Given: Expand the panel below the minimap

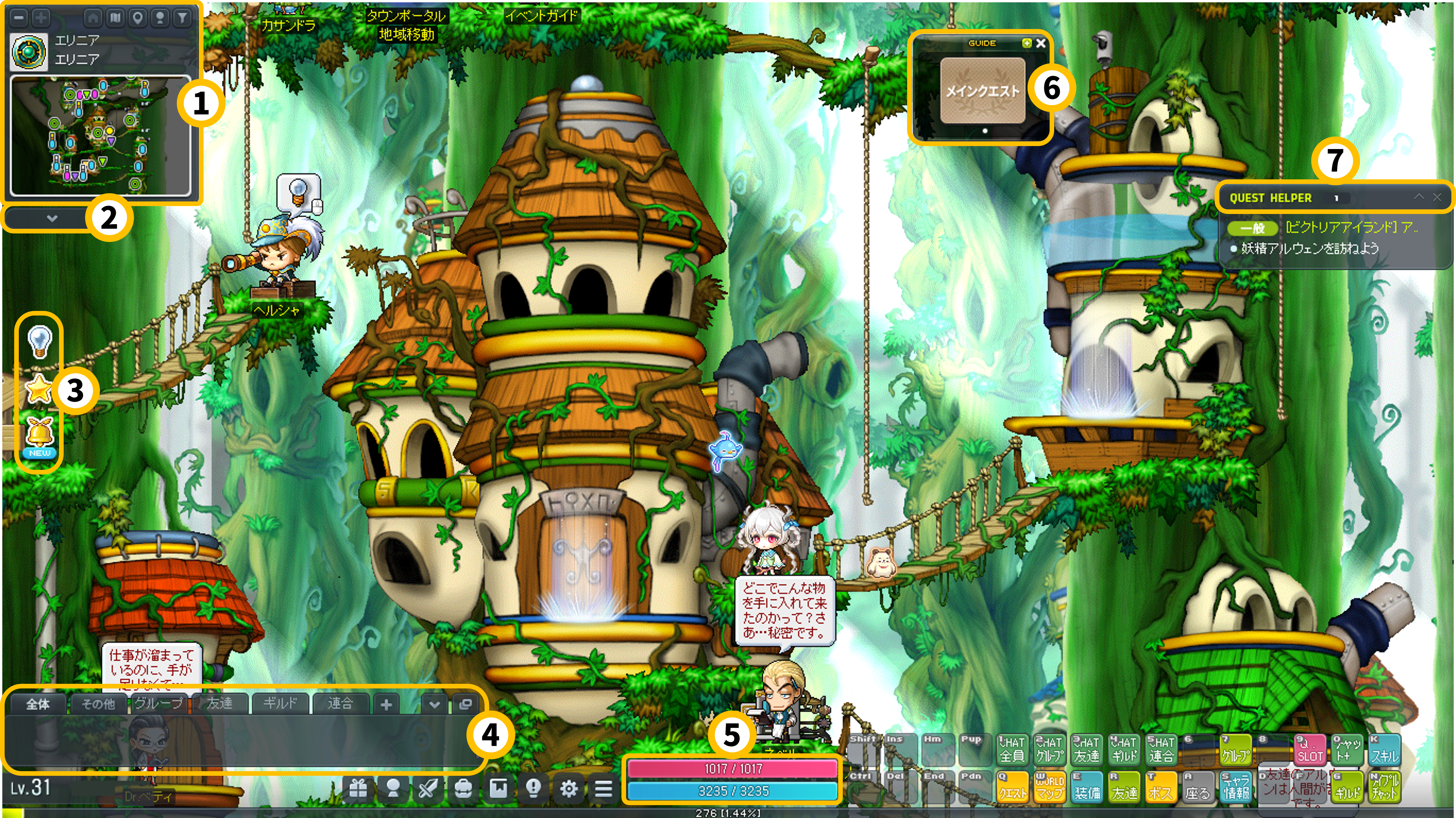Looking at the screenshot, I should tap(52, 218).
